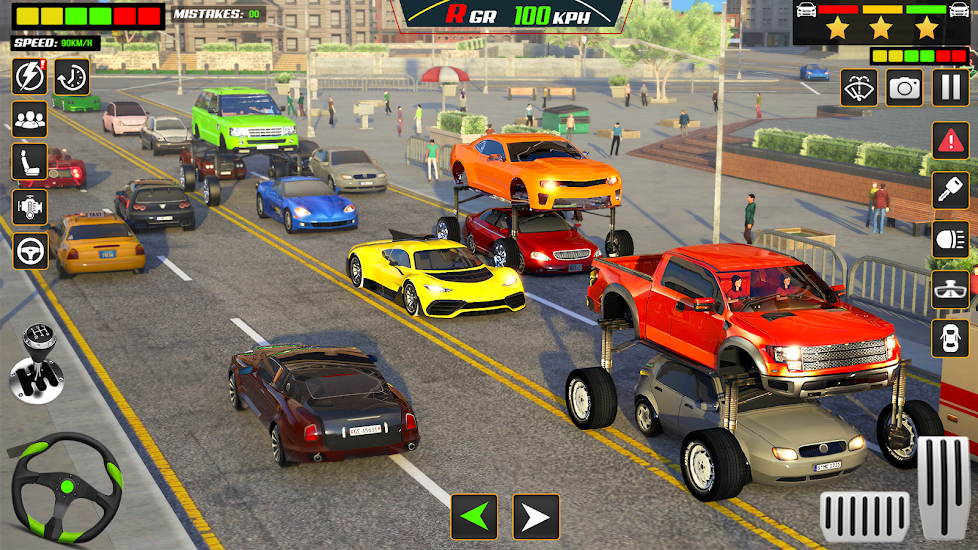Tap the rear-view mirror icon
Image resolution: width=978 pixels, height=550 pixels.
[950, 289]
